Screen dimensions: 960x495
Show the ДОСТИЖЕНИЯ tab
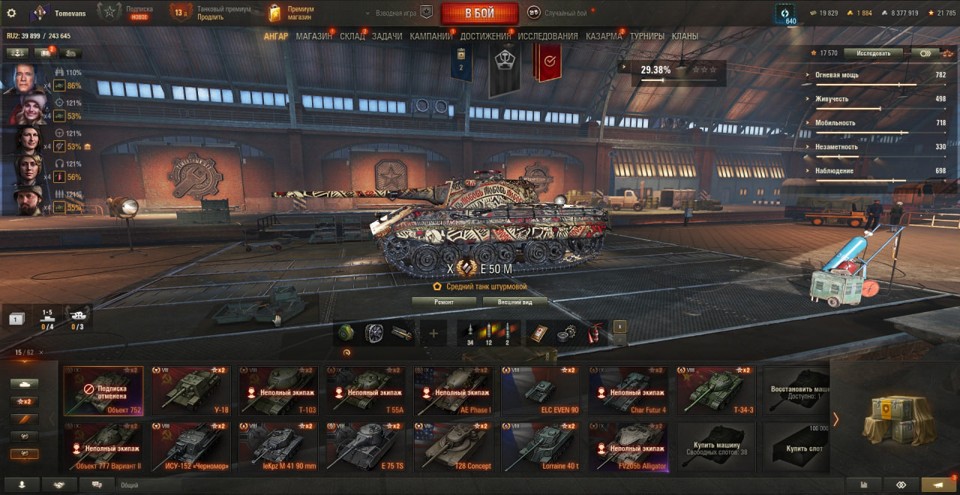coord(485,36)
